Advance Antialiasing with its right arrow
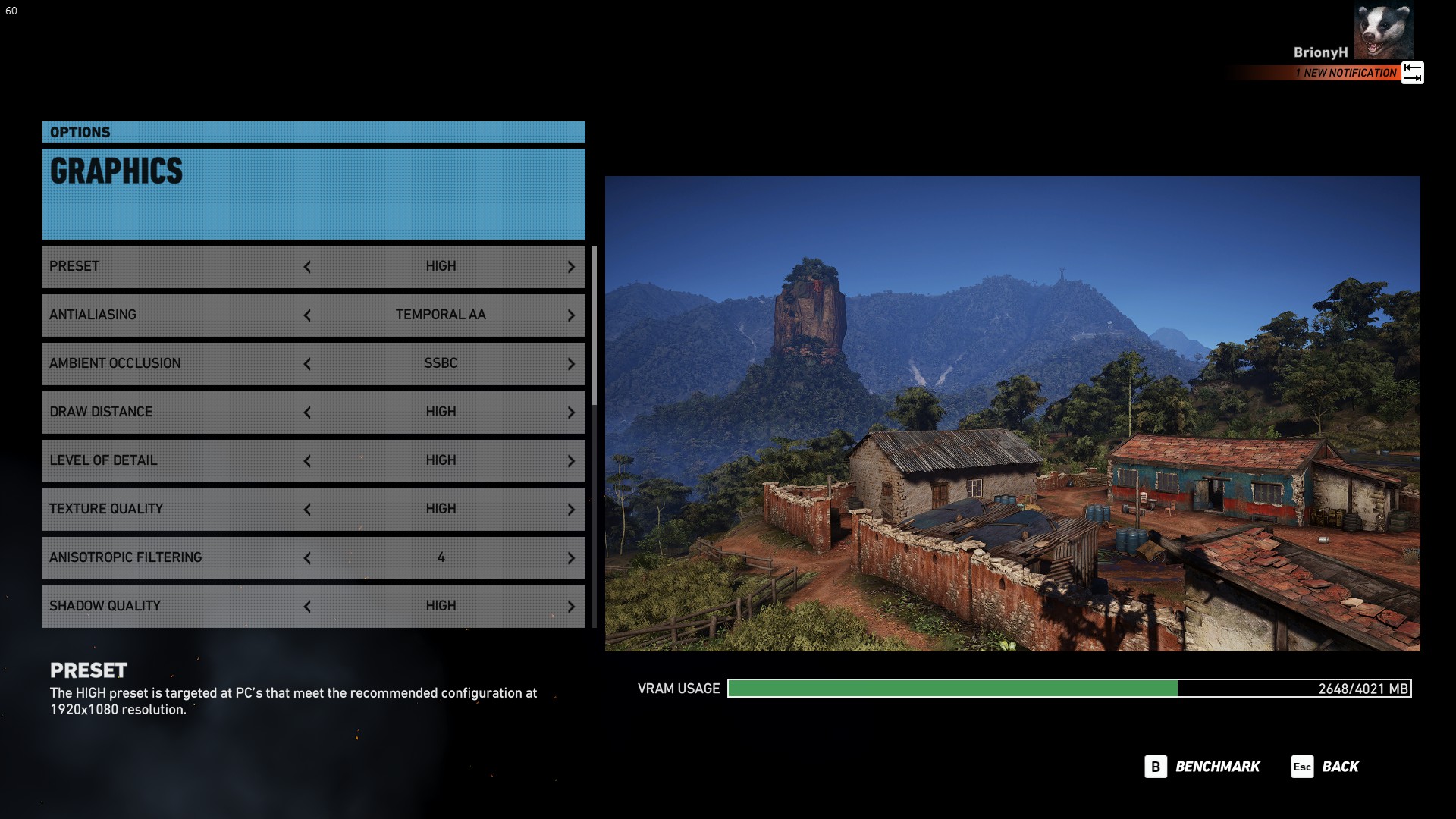 coord(571,315)
